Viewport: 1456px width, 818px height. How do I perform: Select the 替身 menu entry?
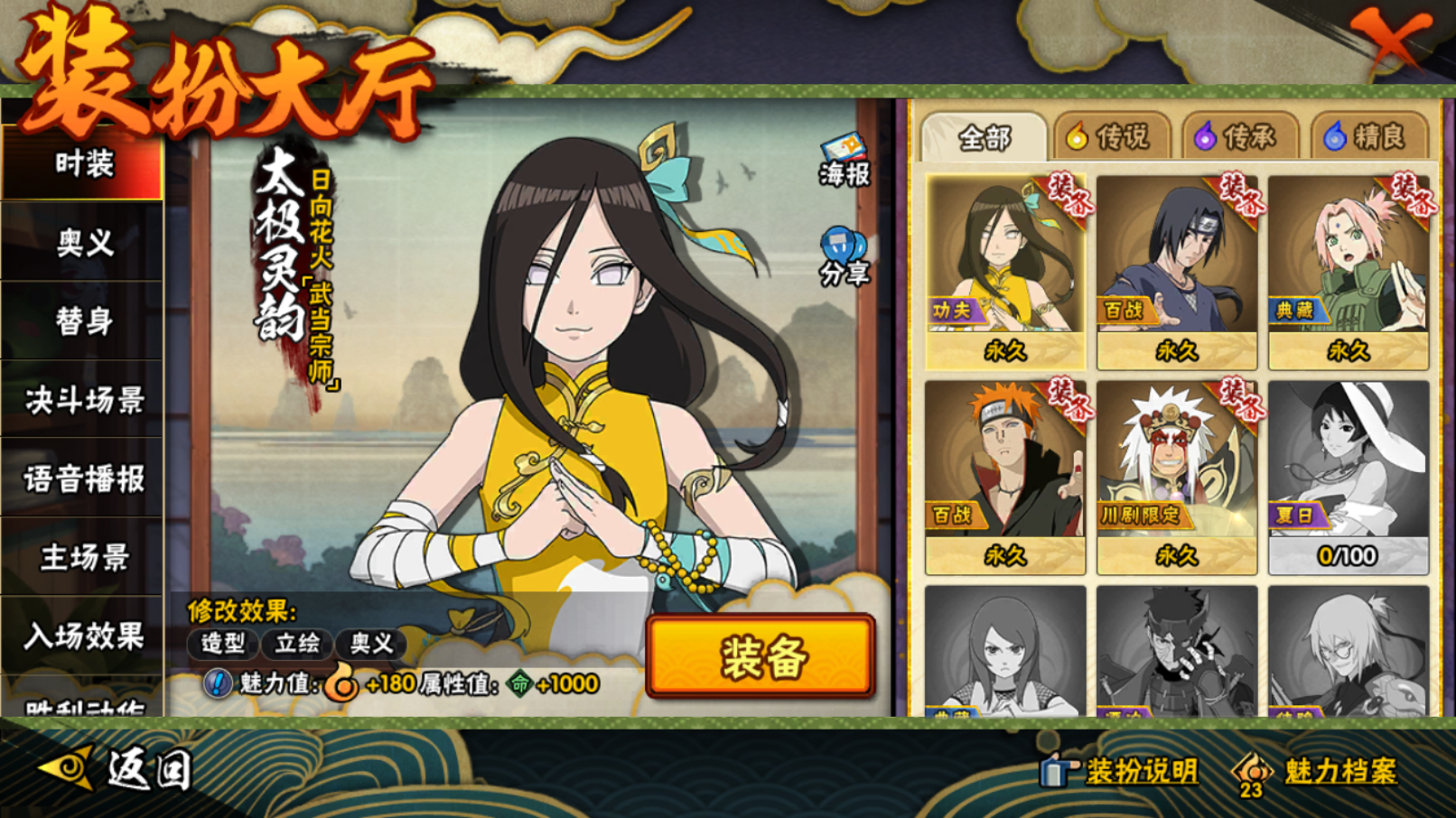[x=83, y=321]
